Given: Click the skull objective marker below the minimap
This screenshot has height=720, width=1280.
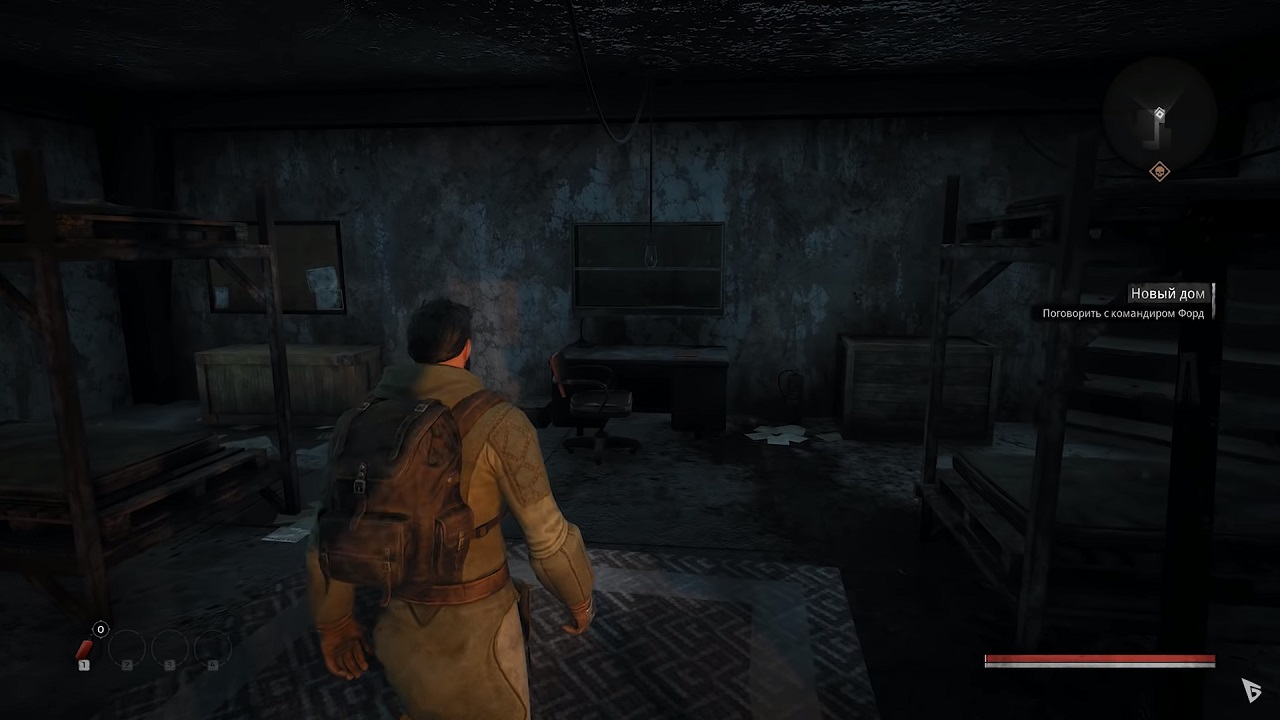Looking at the screenshot, I should click(x=1159, y=172).
